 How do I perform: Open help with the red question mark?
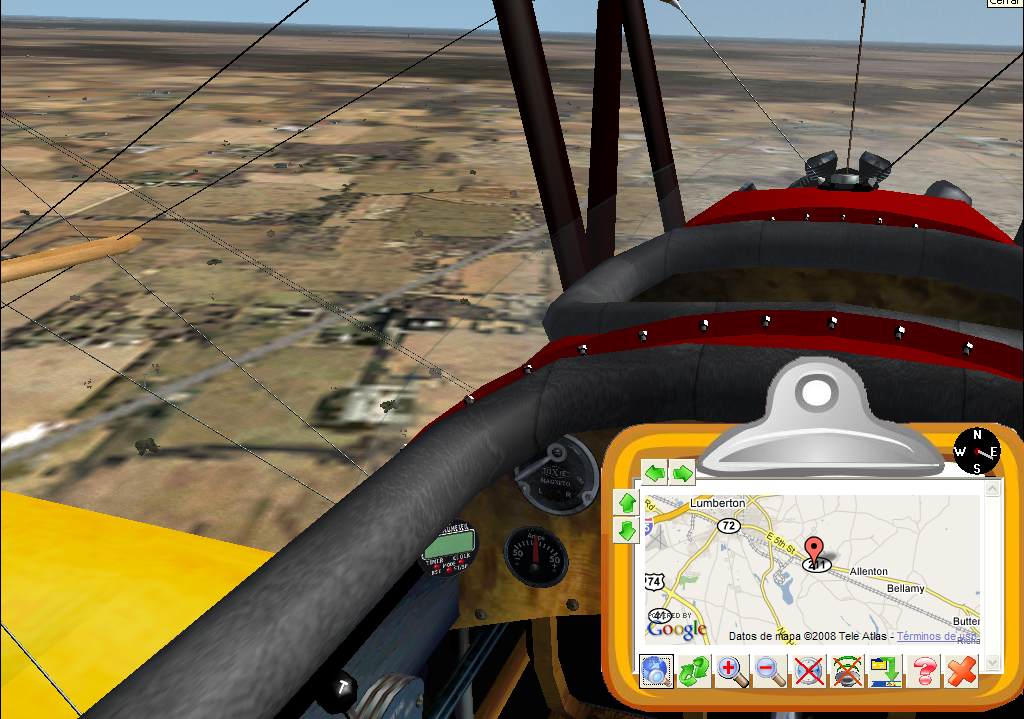coord(924,671)
